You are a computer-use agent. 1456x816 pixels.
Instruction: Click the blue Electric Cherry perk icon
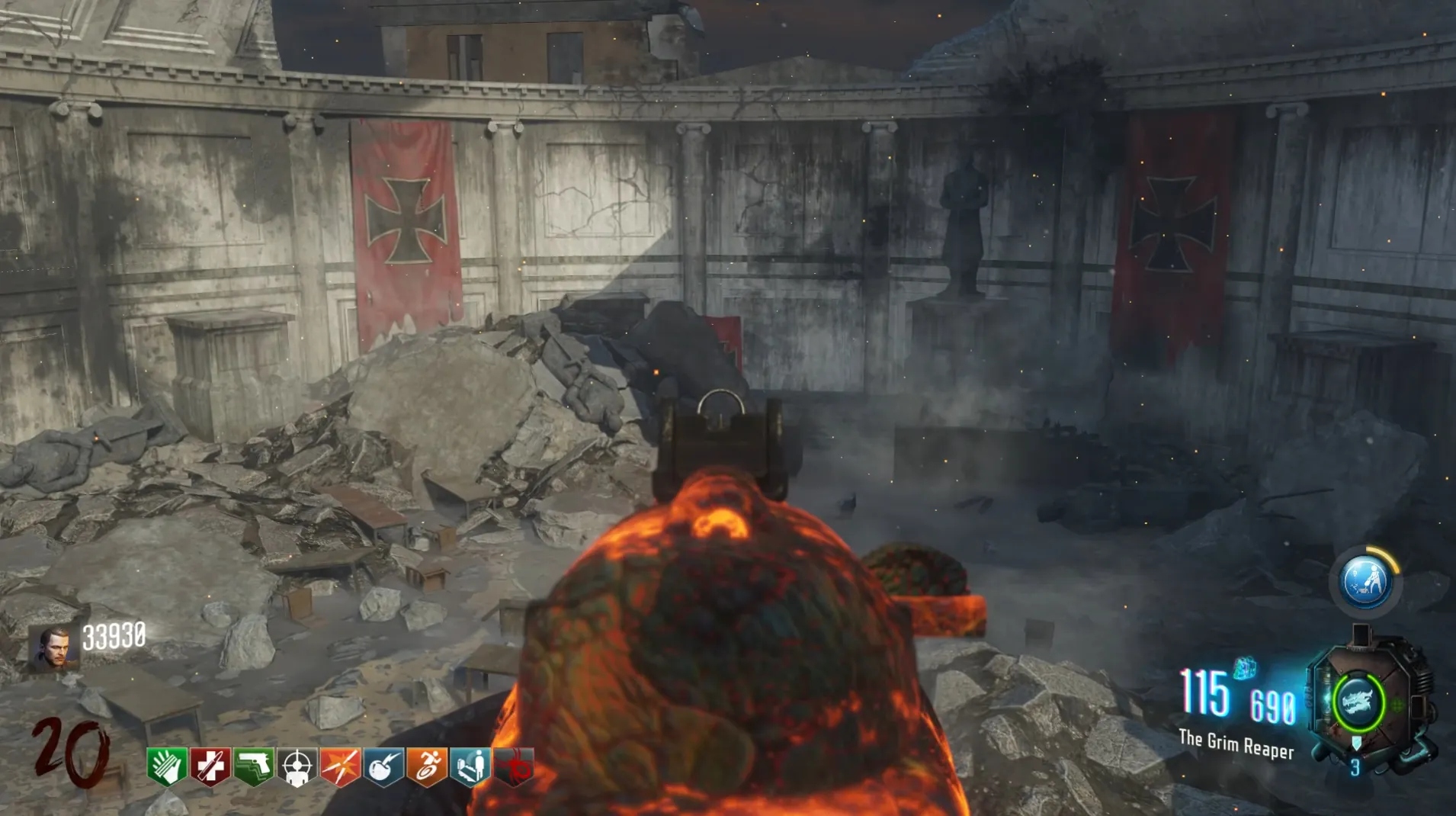pos(384,766)
